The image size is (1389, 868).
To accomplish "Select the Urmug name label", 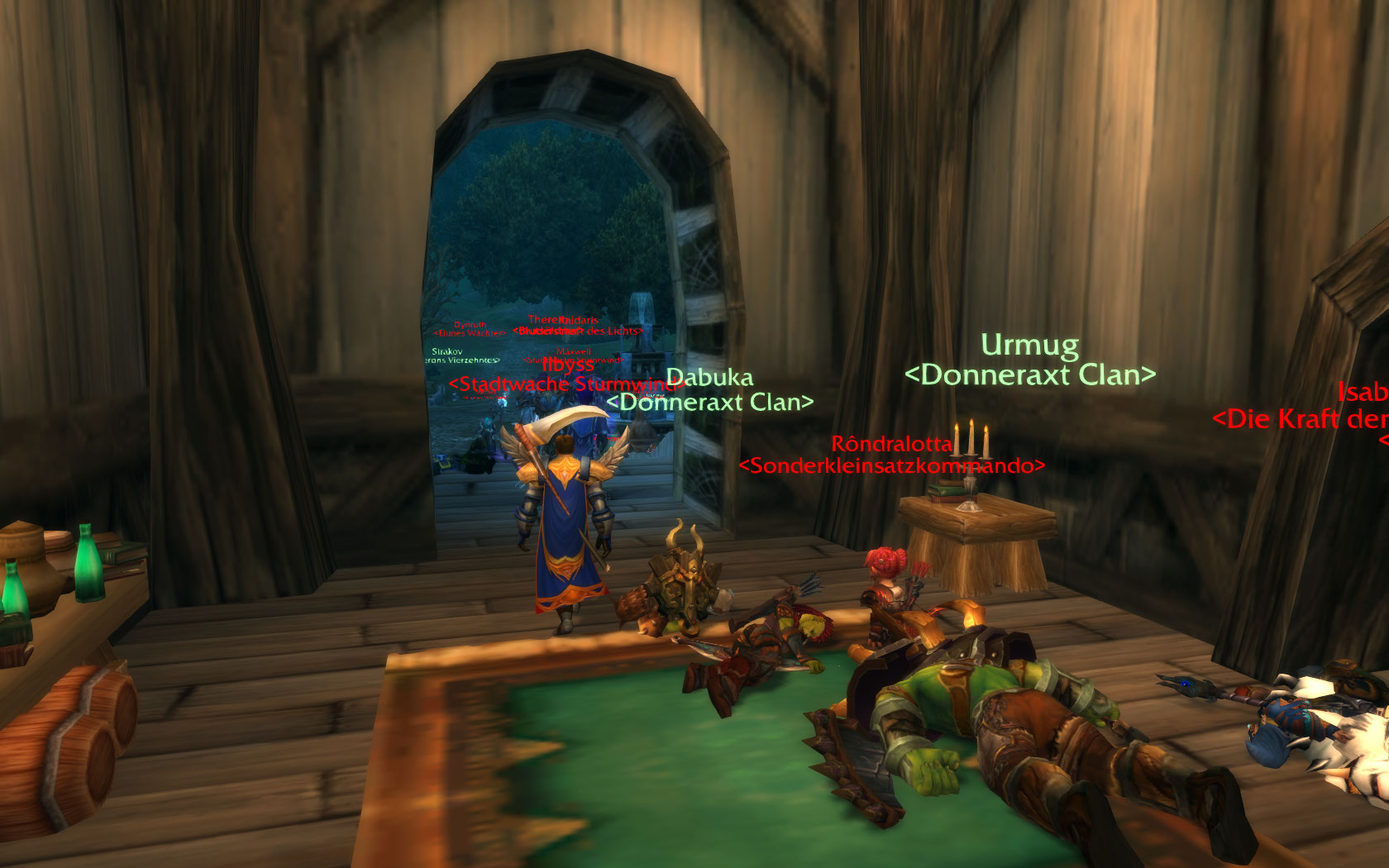I will point(1029,345).
